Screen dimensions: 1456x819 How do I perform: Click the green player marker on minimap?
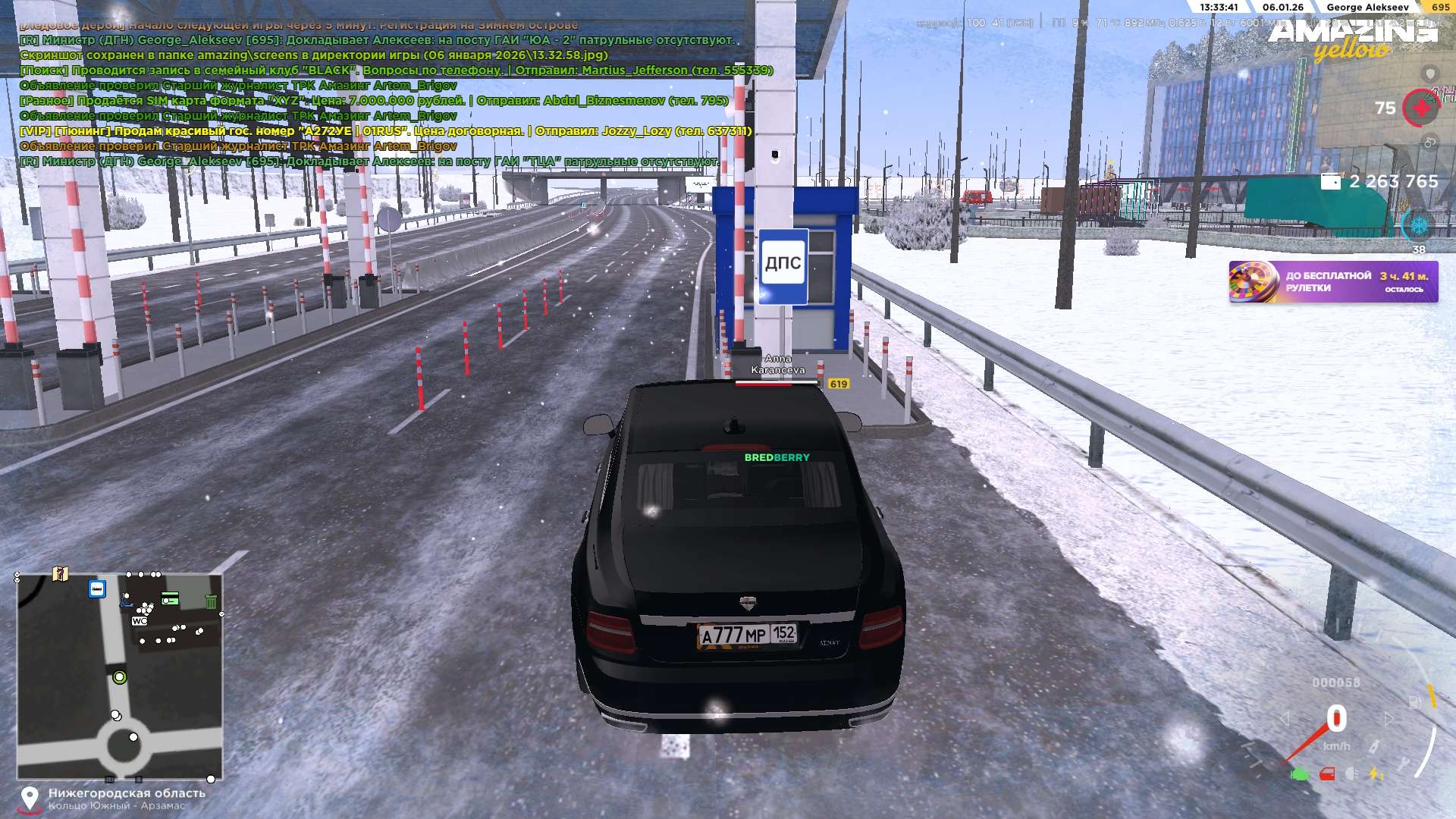119,677
